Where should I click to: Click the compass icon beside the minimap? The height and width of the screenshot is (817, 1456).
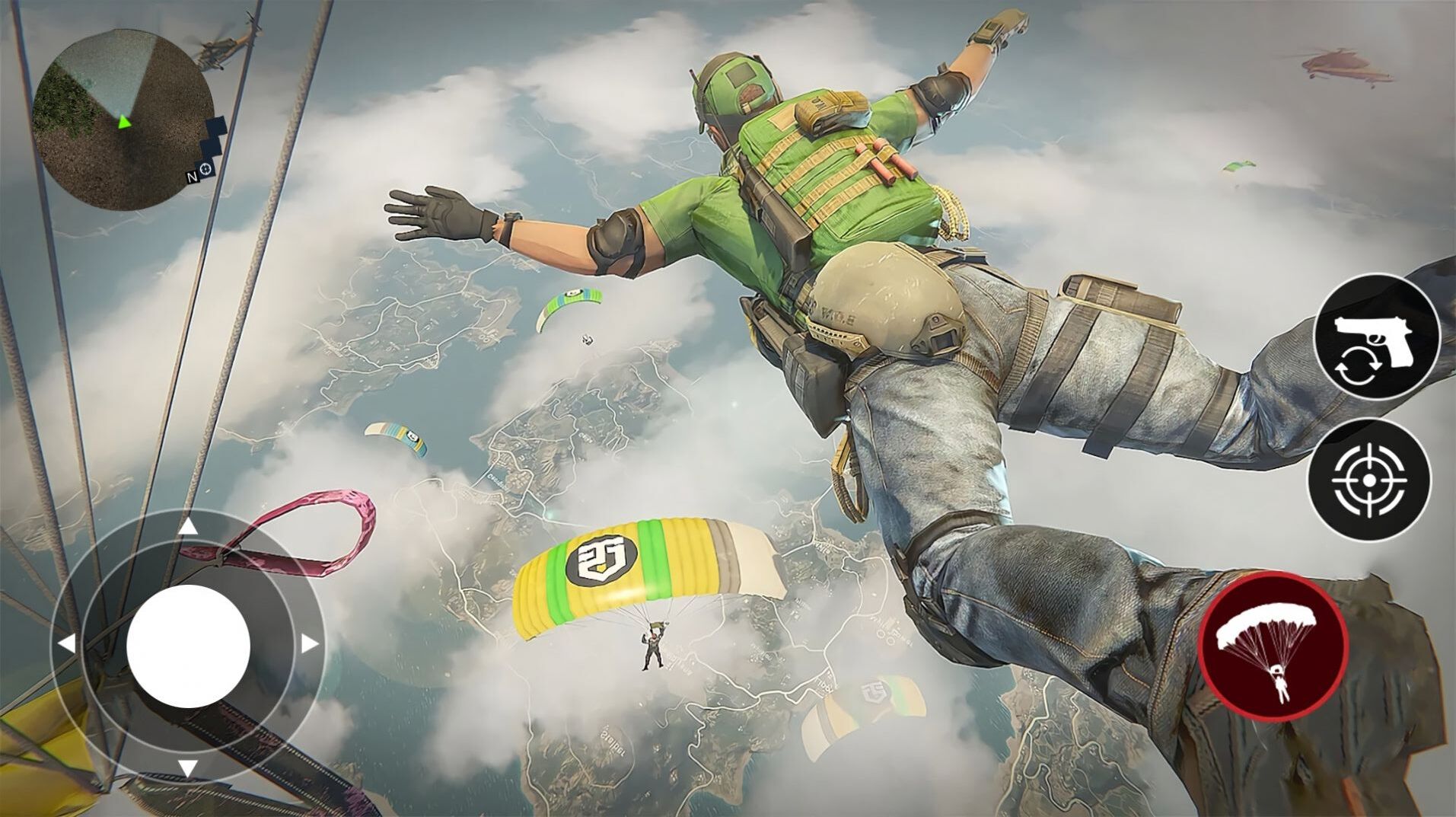click(206, 169)
